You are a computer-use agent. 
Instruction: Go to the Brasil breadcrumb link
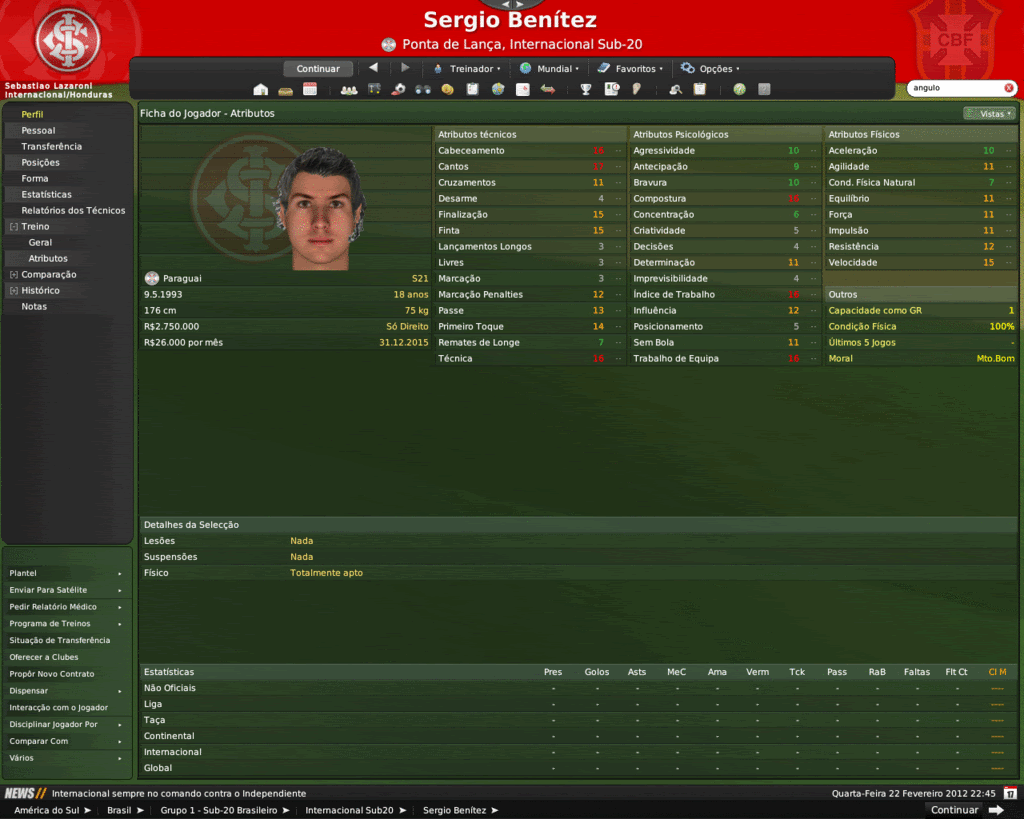pyautogui.click(x=119, y=810)
